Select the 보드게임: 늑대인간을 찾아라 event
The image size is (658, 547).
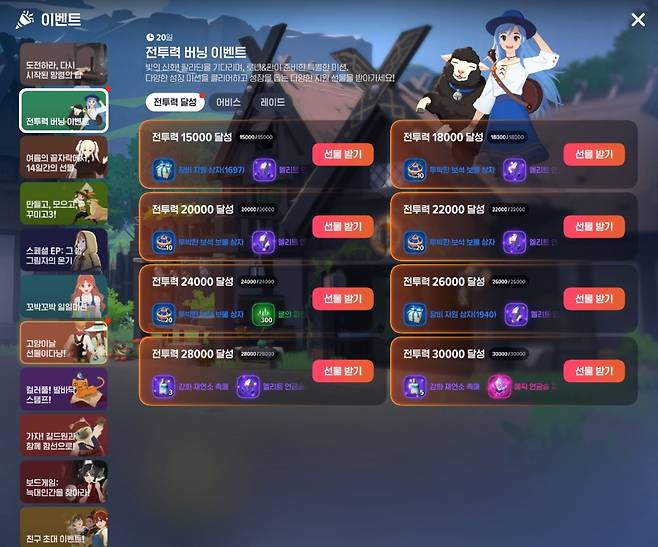pos(62,481)
